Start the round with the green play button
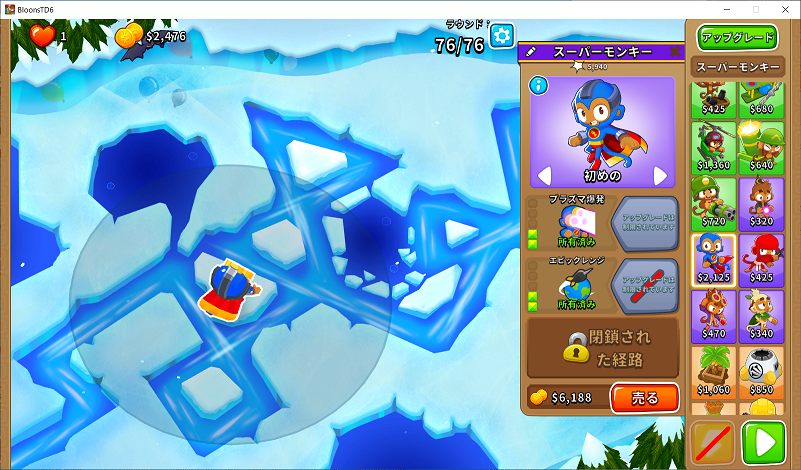The image size is (801, 470). coord(763,443)
